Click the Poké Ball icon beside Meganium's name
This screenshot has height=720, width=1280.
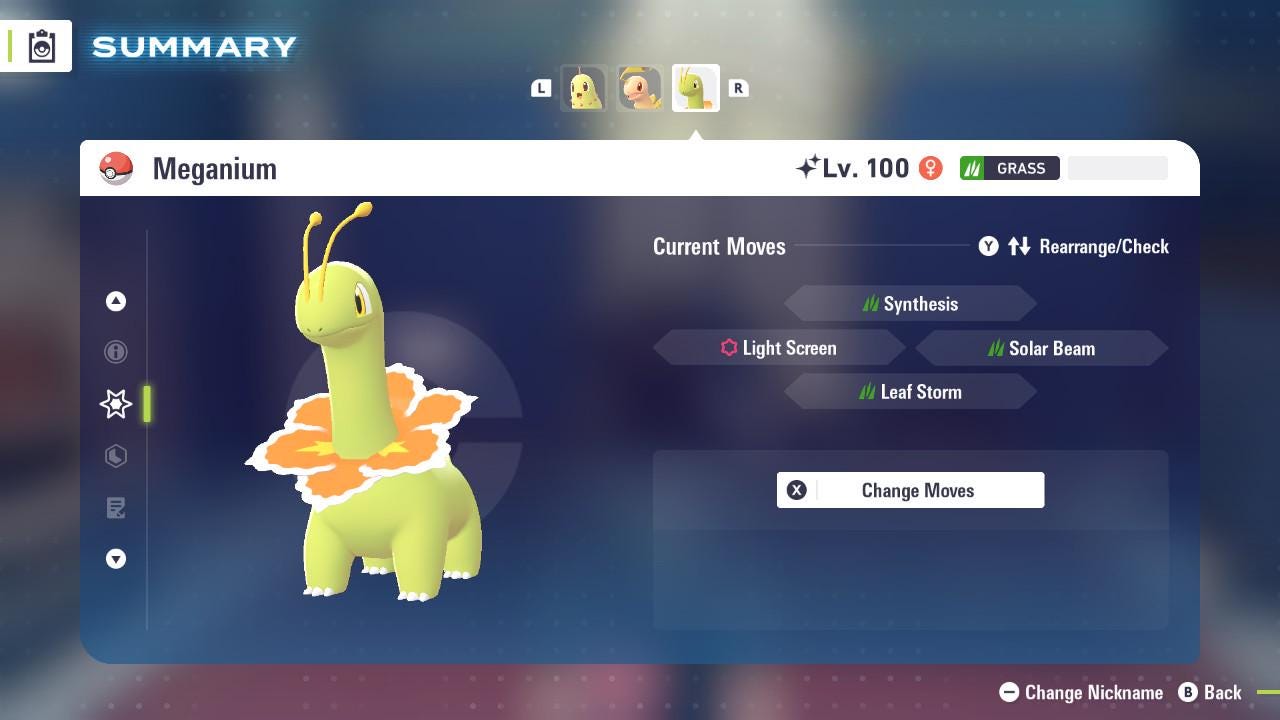click(116, 168)
